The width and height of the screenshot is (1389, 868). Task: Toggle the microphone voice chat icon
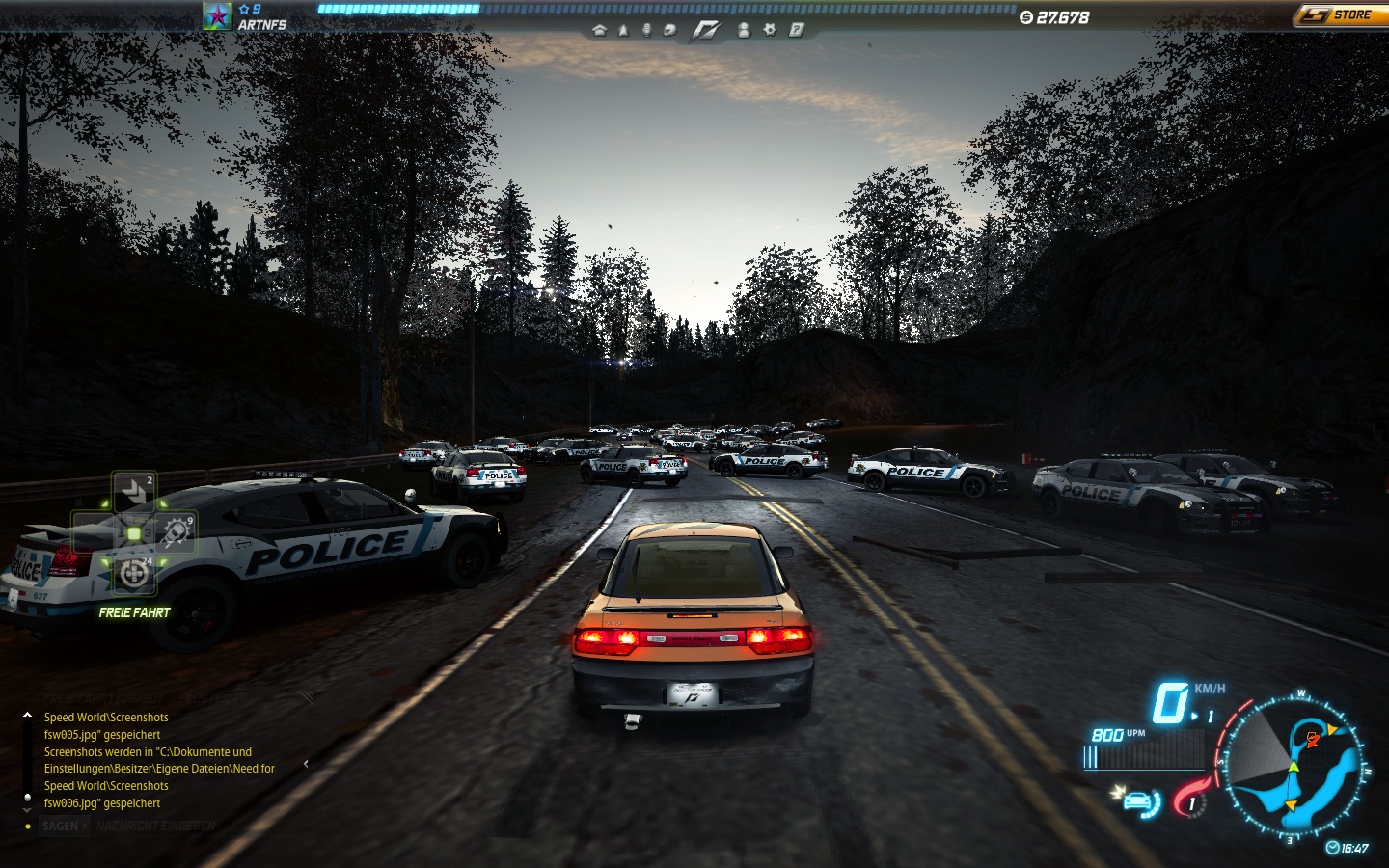[x=646, y=30]
